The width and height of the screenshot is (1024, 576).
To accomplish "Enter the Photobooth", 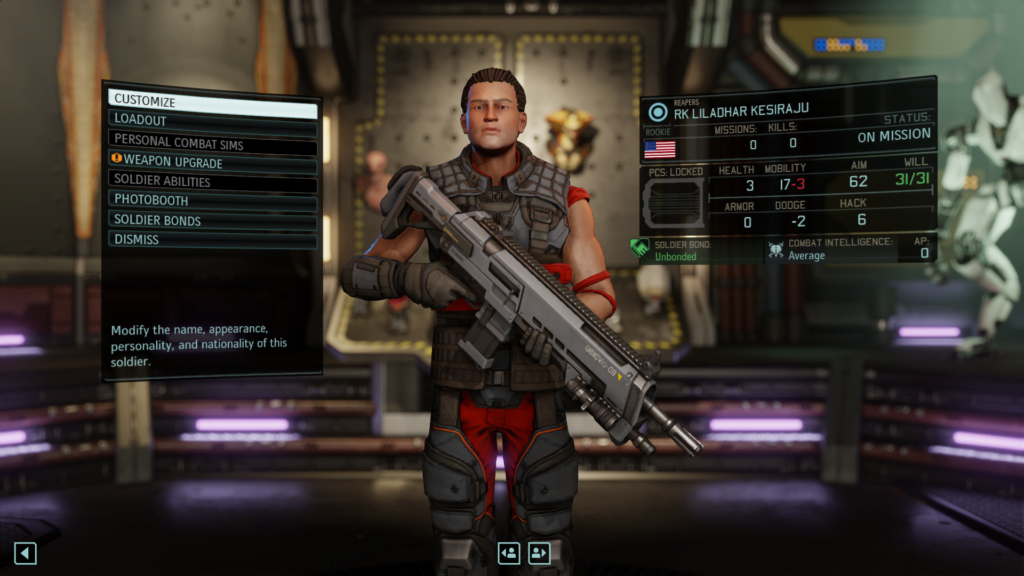I will [212, 200].
